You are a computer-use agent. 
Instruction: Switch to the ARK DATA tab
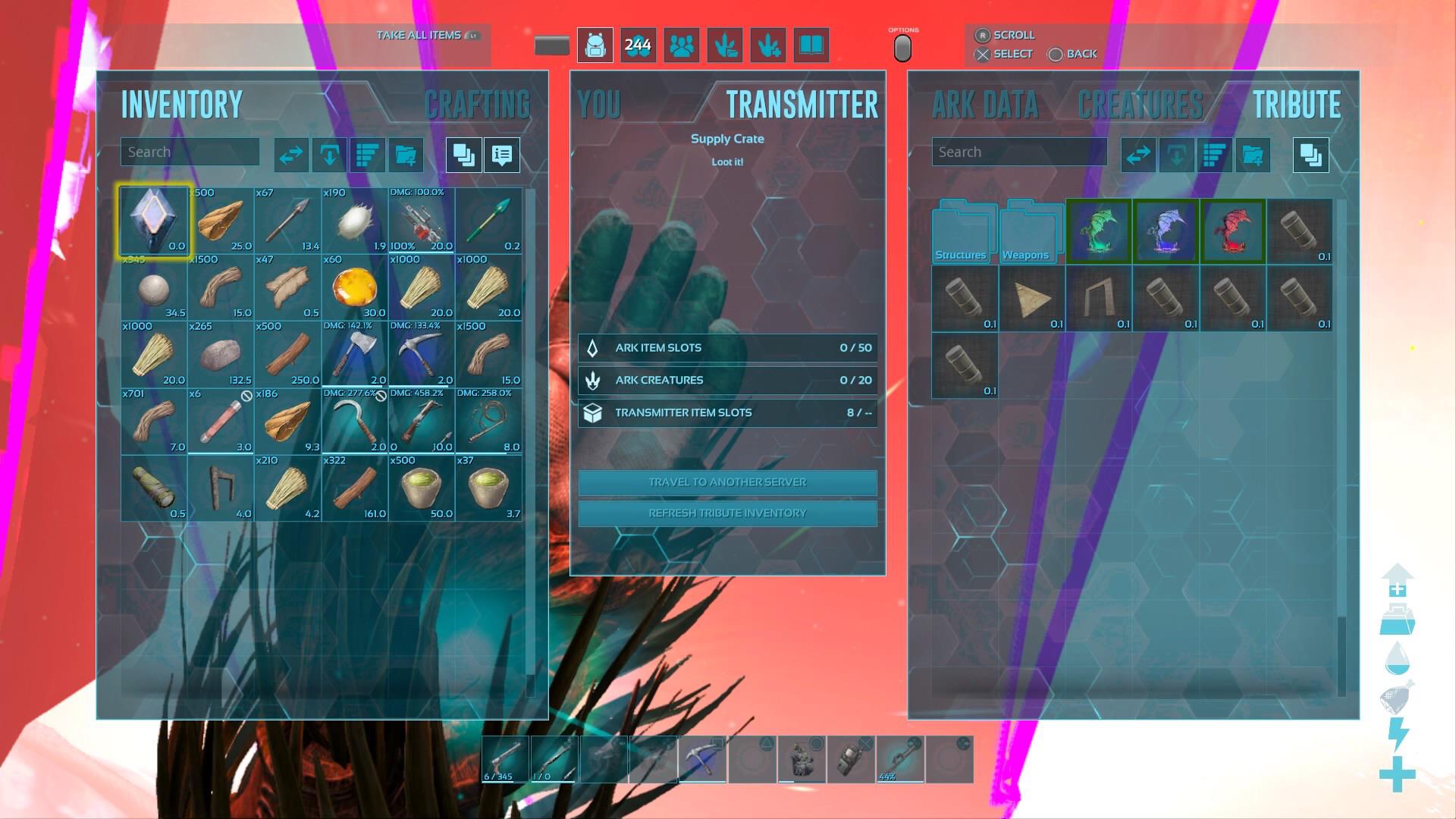pyautogui.click(x=984, y=106)
